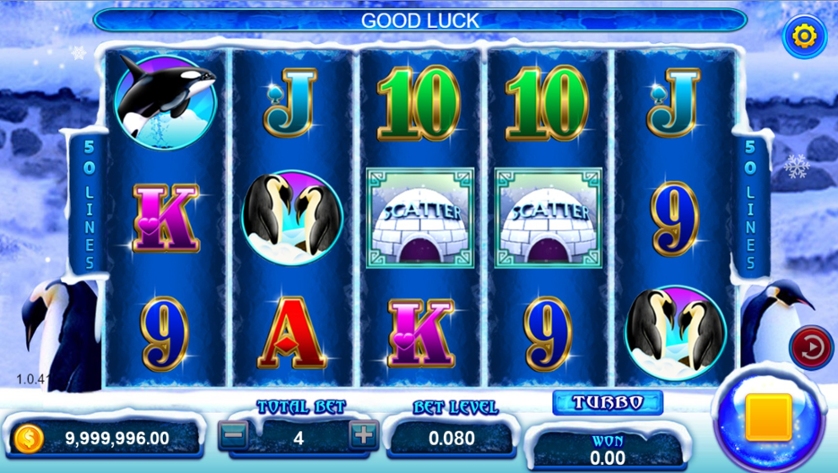Activate the red autoplay button
The image size is (838, 473).
pyautogui.click(x=812, y=348)
